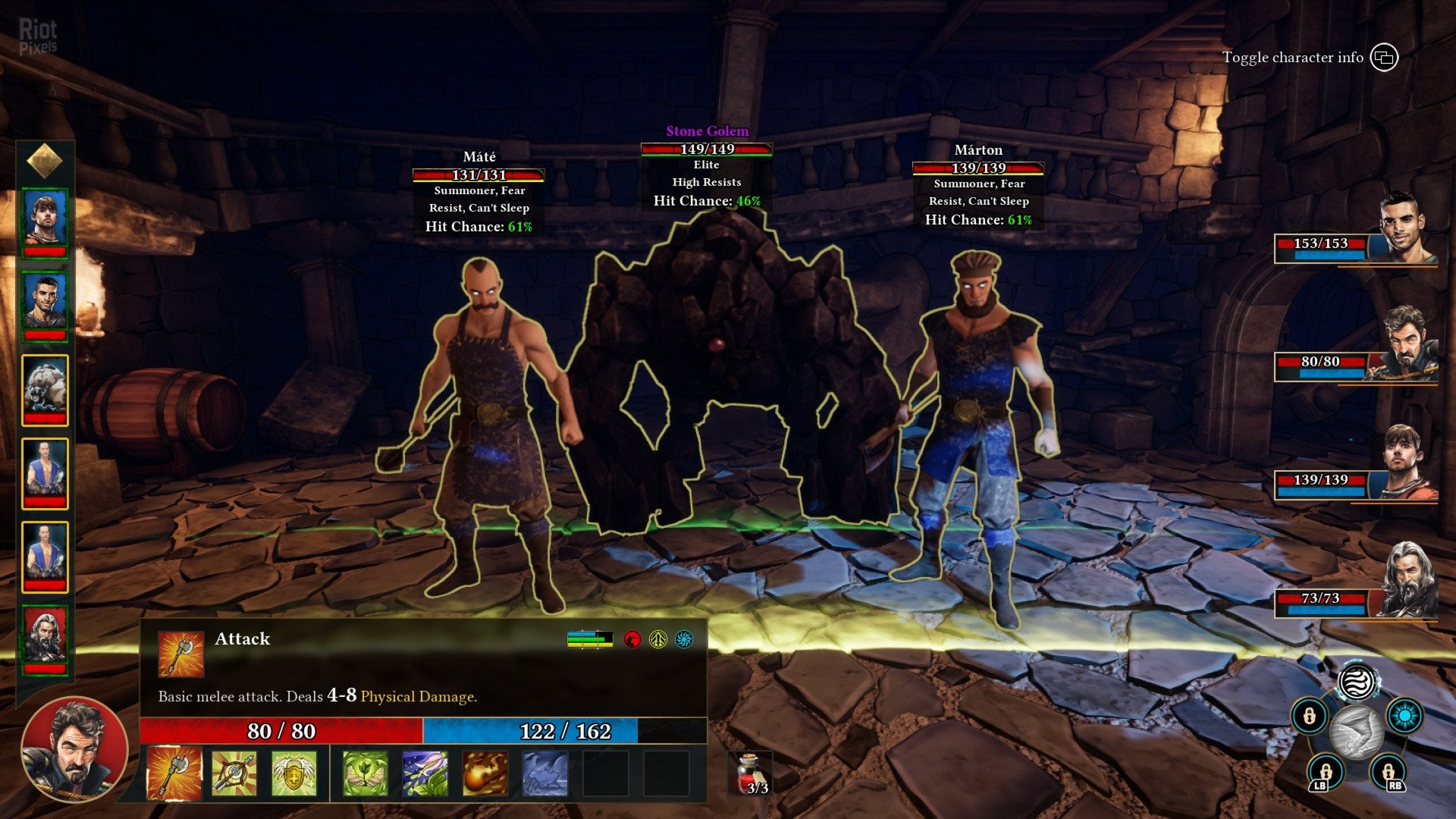This screenshot has height=819, width=1456.
Task: Select the blue frost sun element
Action: pos(1404,716)
